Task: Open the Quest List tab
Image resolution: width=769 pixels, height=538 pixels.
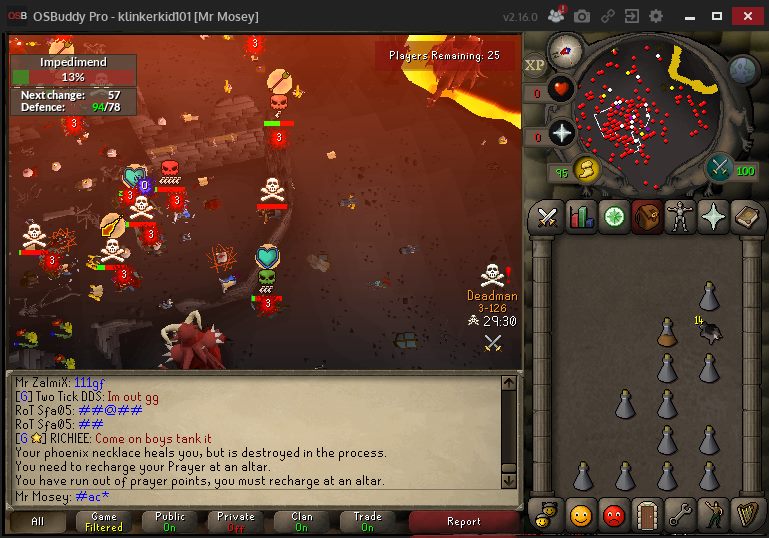Action: [x=614, y=217]
